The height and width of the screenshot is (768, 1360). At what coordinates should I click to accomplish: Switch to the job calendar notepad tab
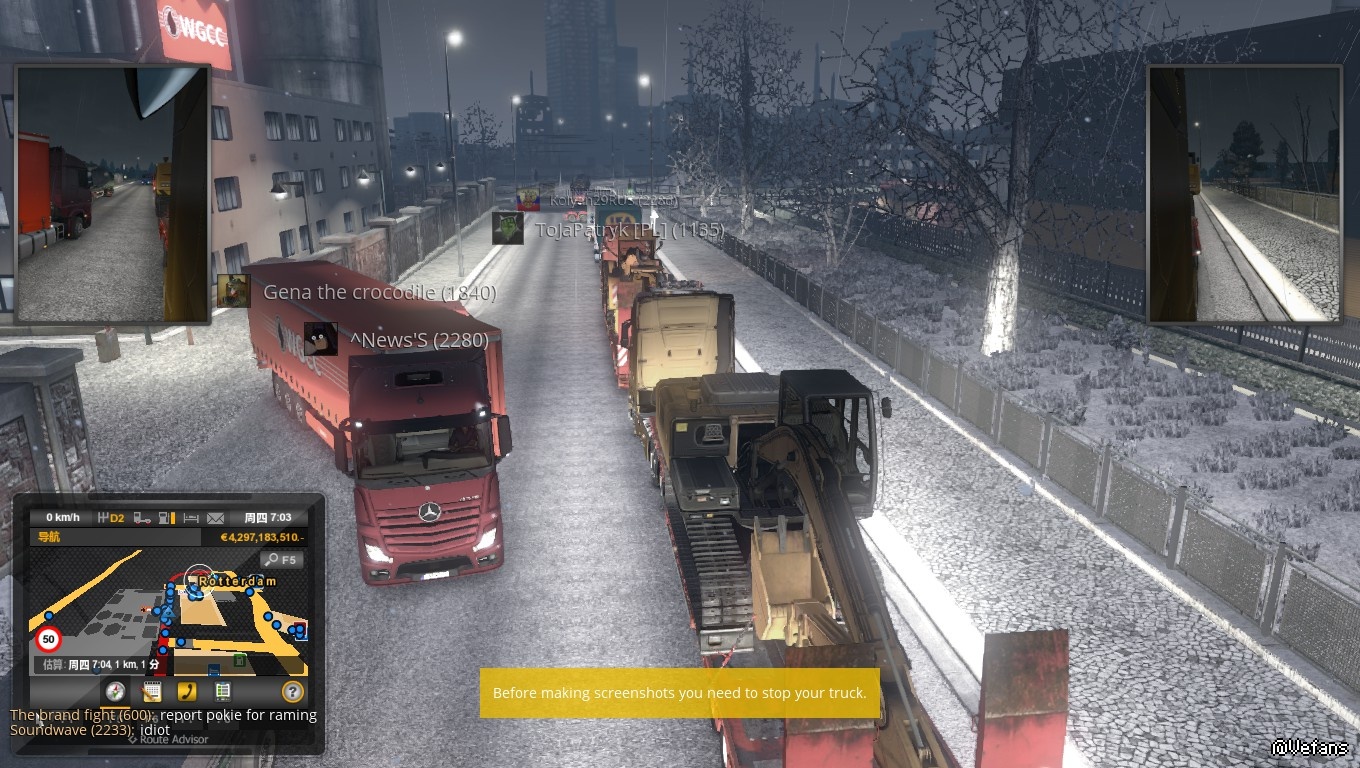coord(152,691)
